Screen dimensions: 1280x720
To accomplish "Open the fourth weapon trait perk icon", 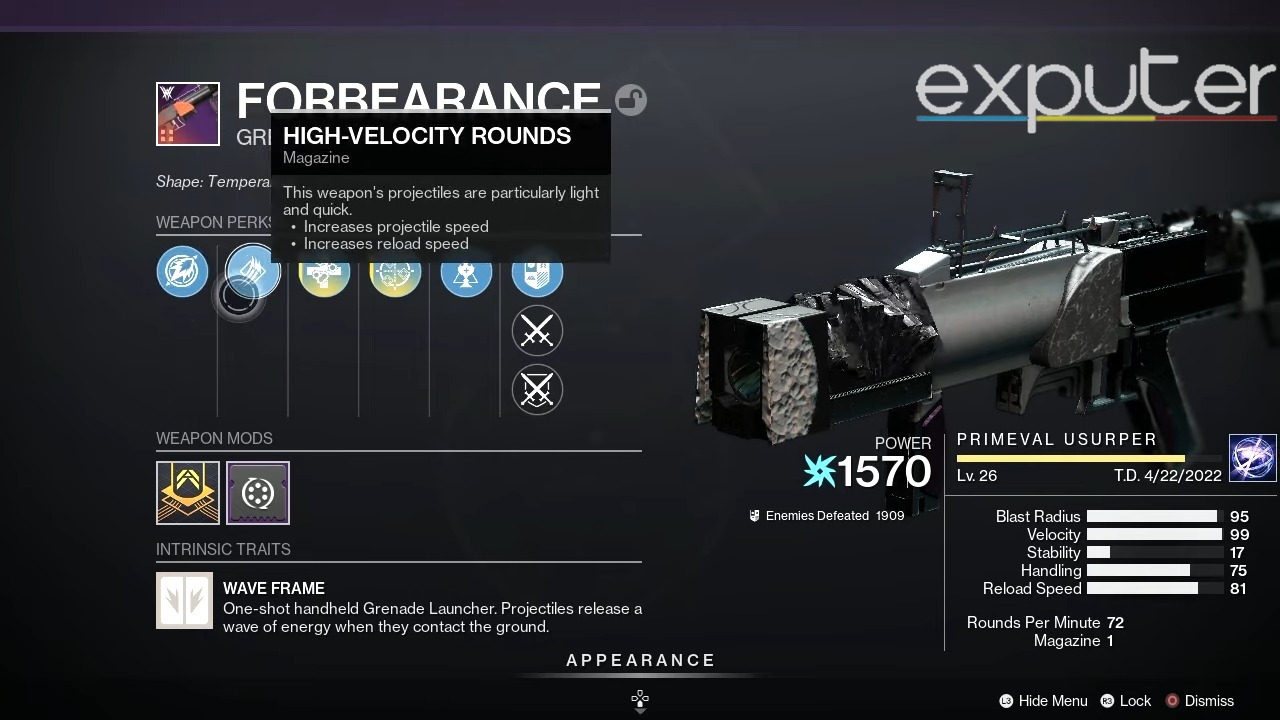I will (x=395, y=271).
